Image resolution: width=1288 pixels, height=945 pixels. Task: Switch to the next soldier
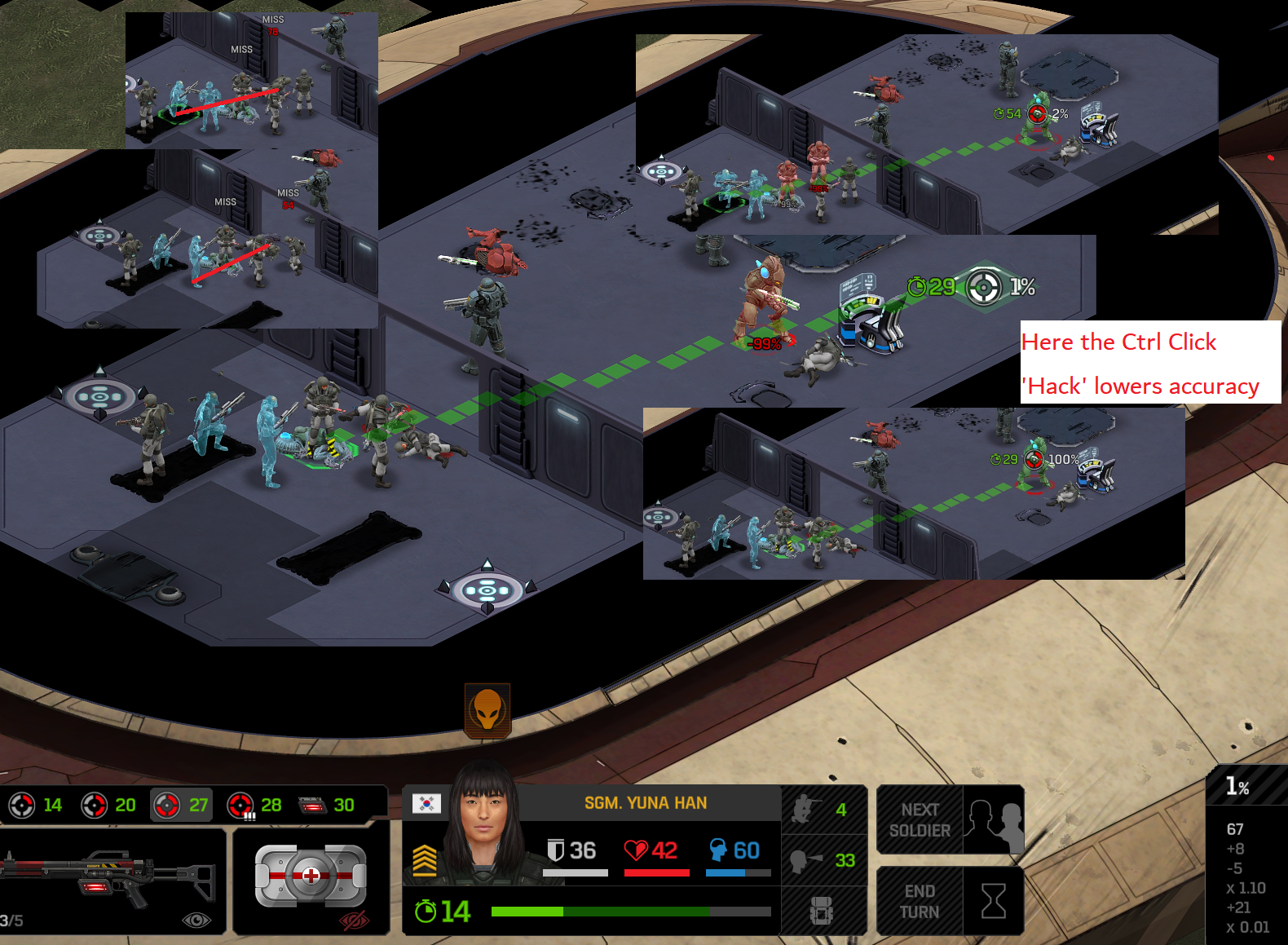point(949,819)
